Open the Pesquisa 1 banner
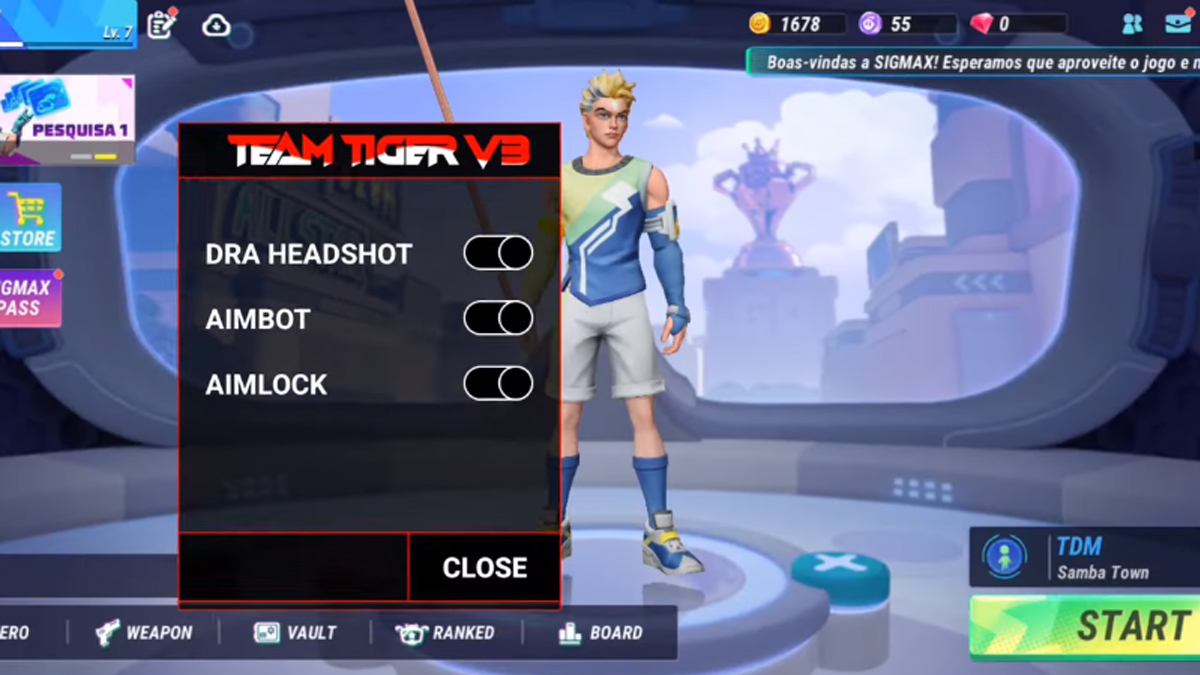The height and width of the screenshot is (675, 1200). (x=68, y=120)
